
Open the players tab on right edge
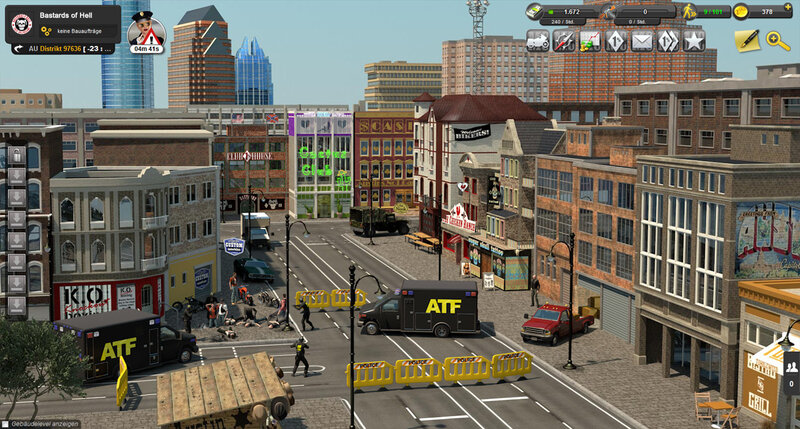791,367
